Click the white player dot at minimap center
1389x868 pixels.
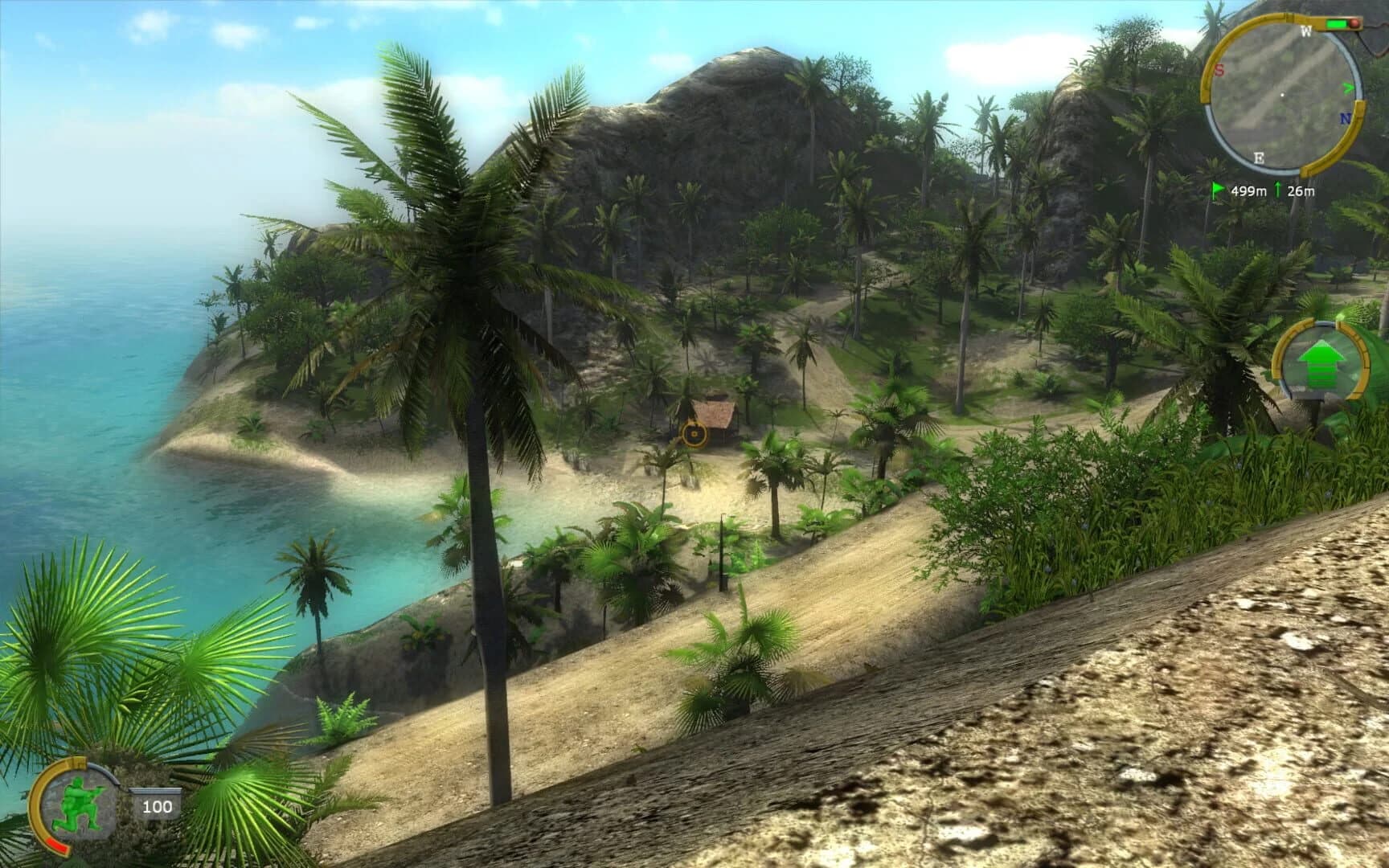(x=1282, y=95)
